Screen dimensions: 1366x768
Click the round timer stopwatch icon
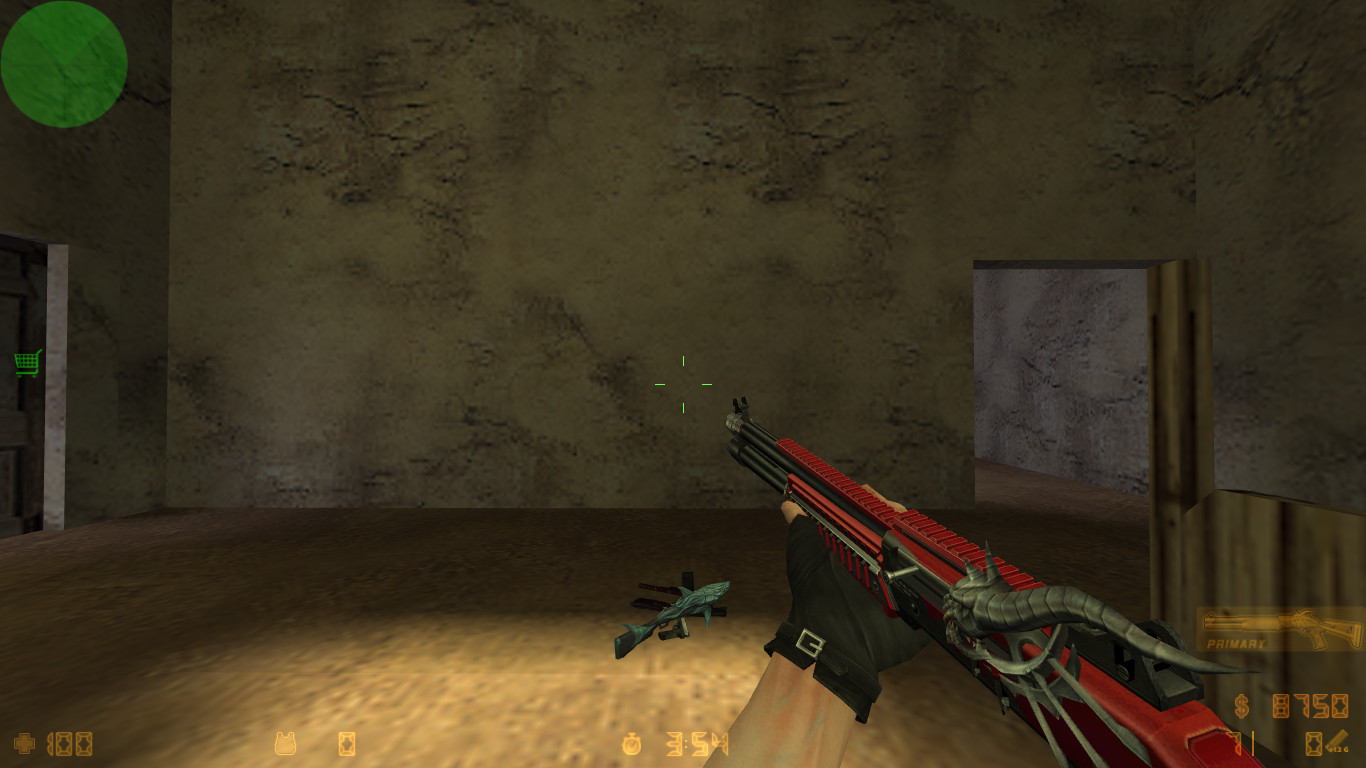pos(632,744)
